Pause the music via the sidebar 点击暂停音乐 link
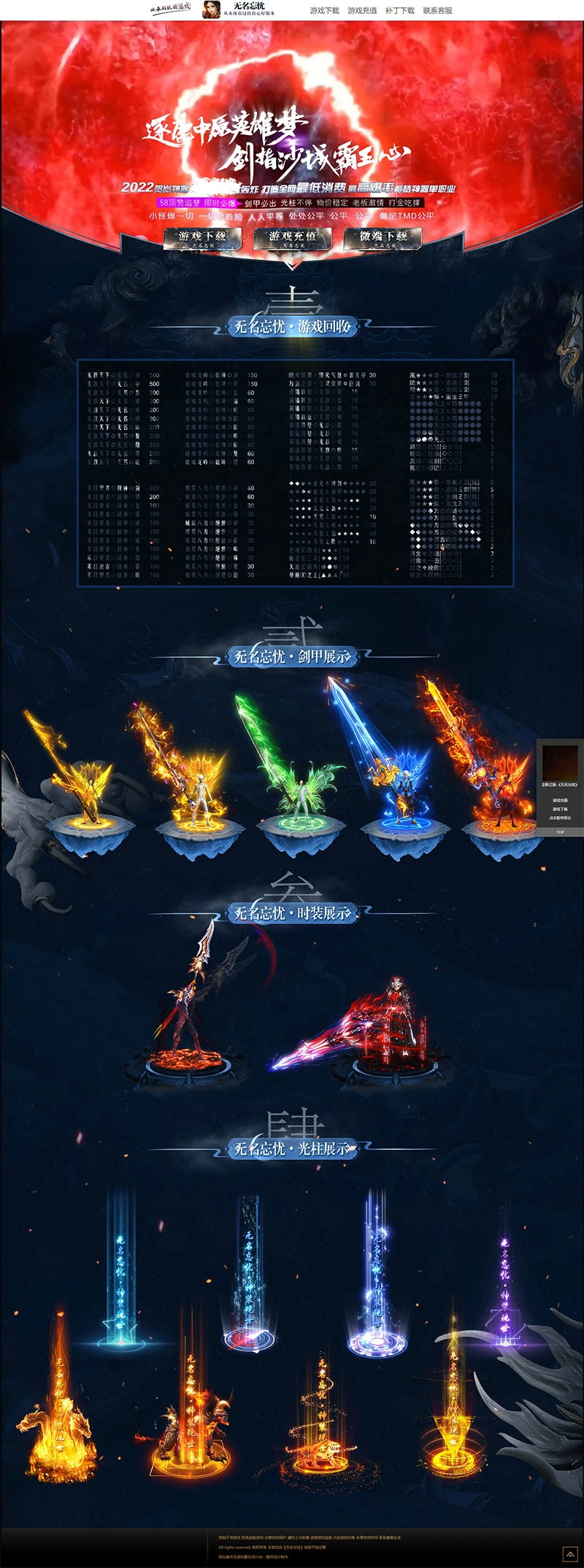This screenshot has width=584, height=1568. [560, 818]
